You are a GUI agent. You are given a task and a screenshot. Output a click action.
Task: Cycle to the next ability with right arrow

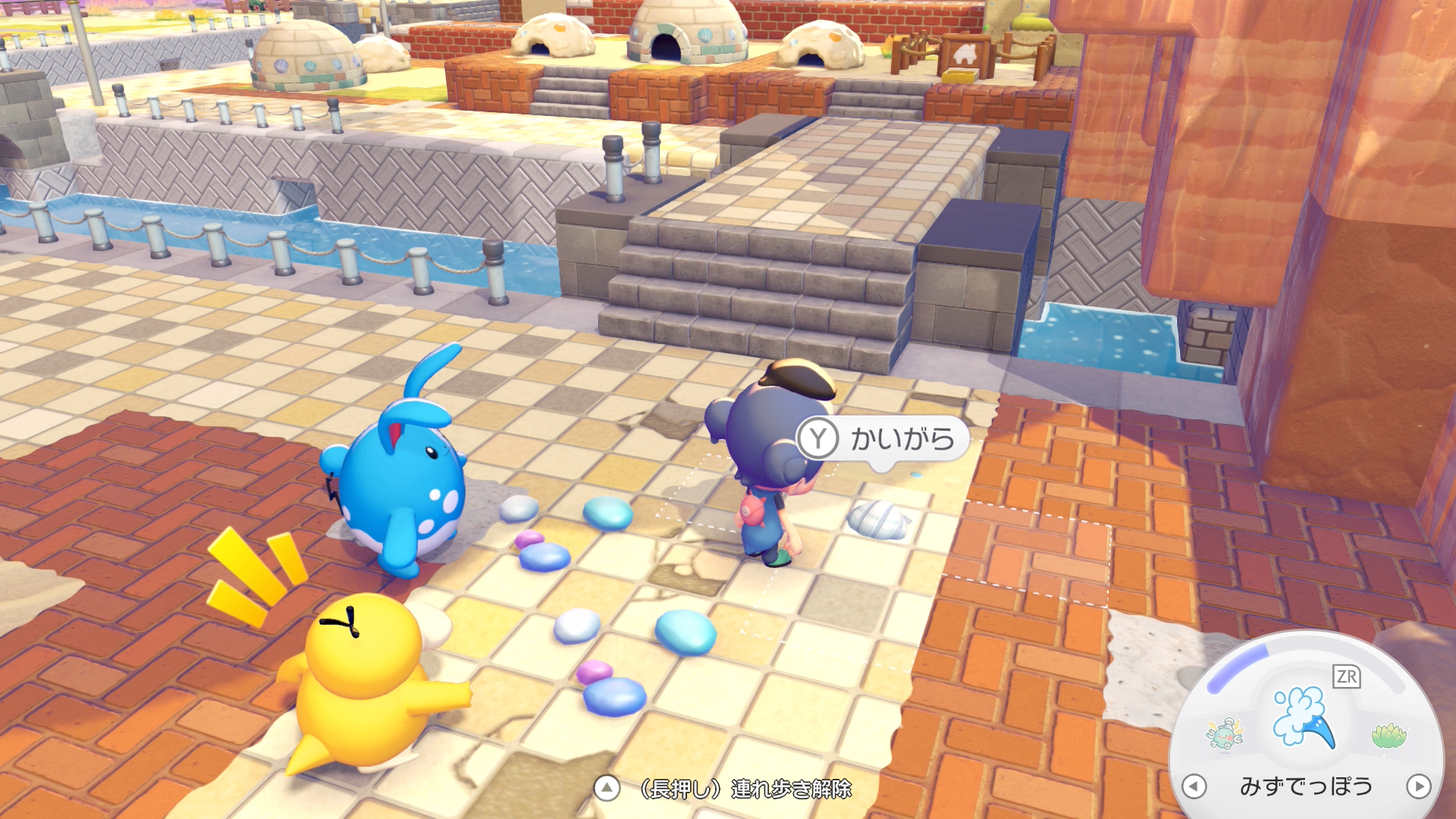pyautogui.click(x=1418, y=786)
